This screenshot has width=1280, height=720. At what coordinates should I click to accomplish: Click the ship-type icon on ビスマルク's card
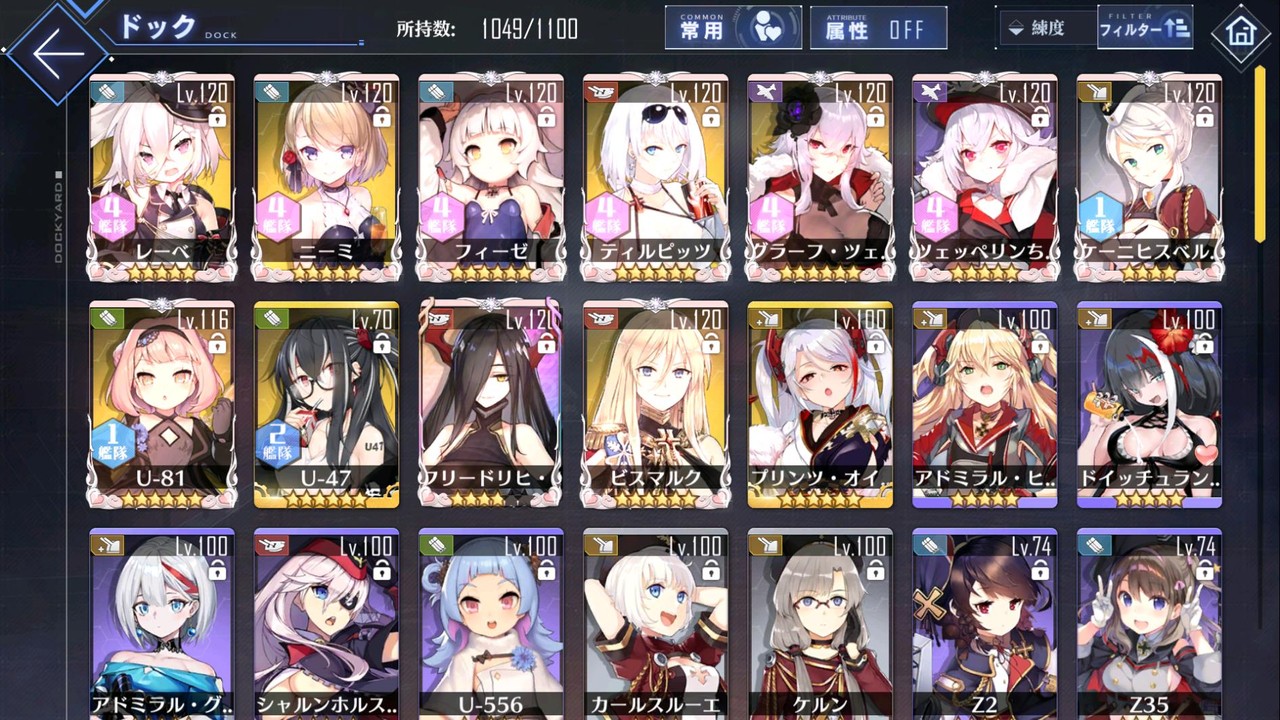pyautogui.click(x=600, y=319)
